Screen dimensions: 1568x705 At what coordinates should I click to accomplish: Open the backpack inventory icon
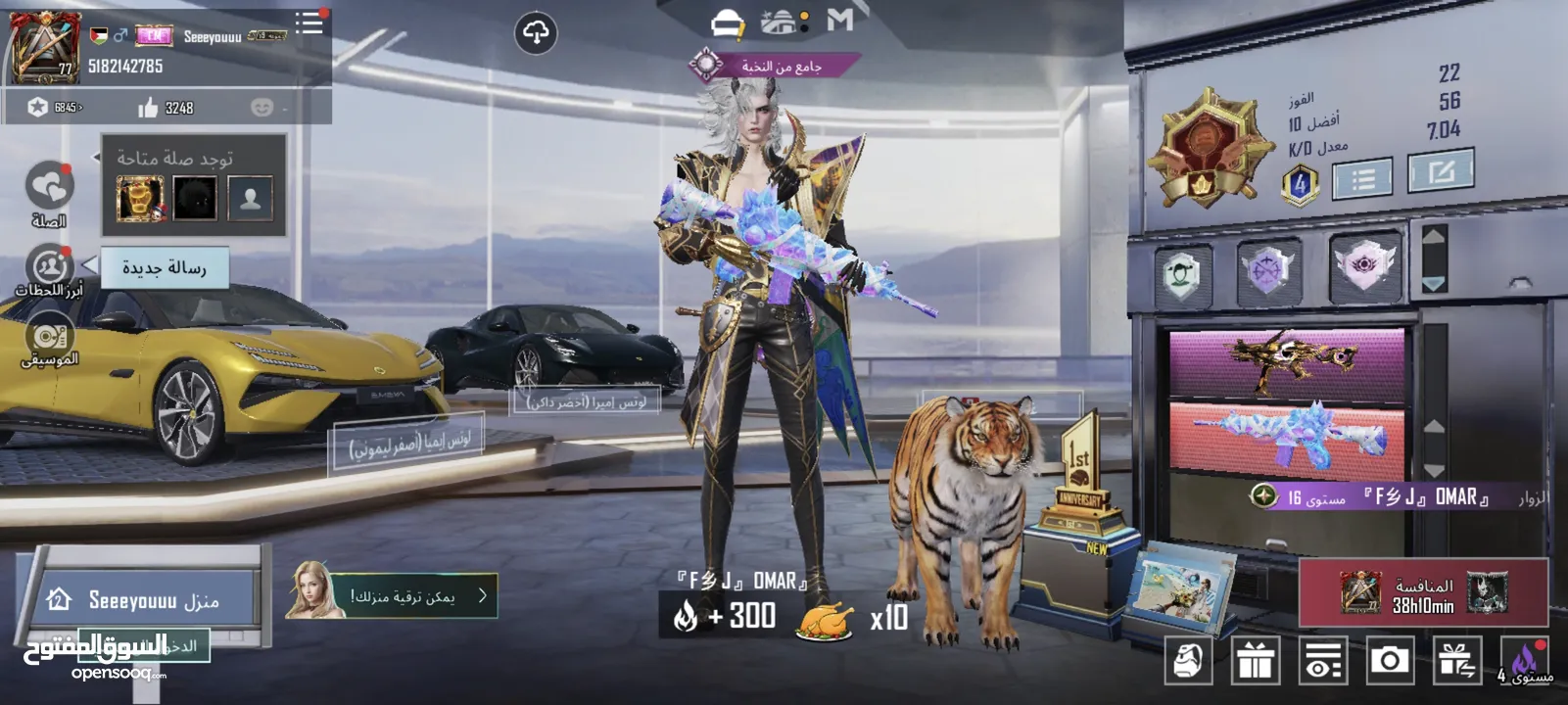click(1188, 661)
